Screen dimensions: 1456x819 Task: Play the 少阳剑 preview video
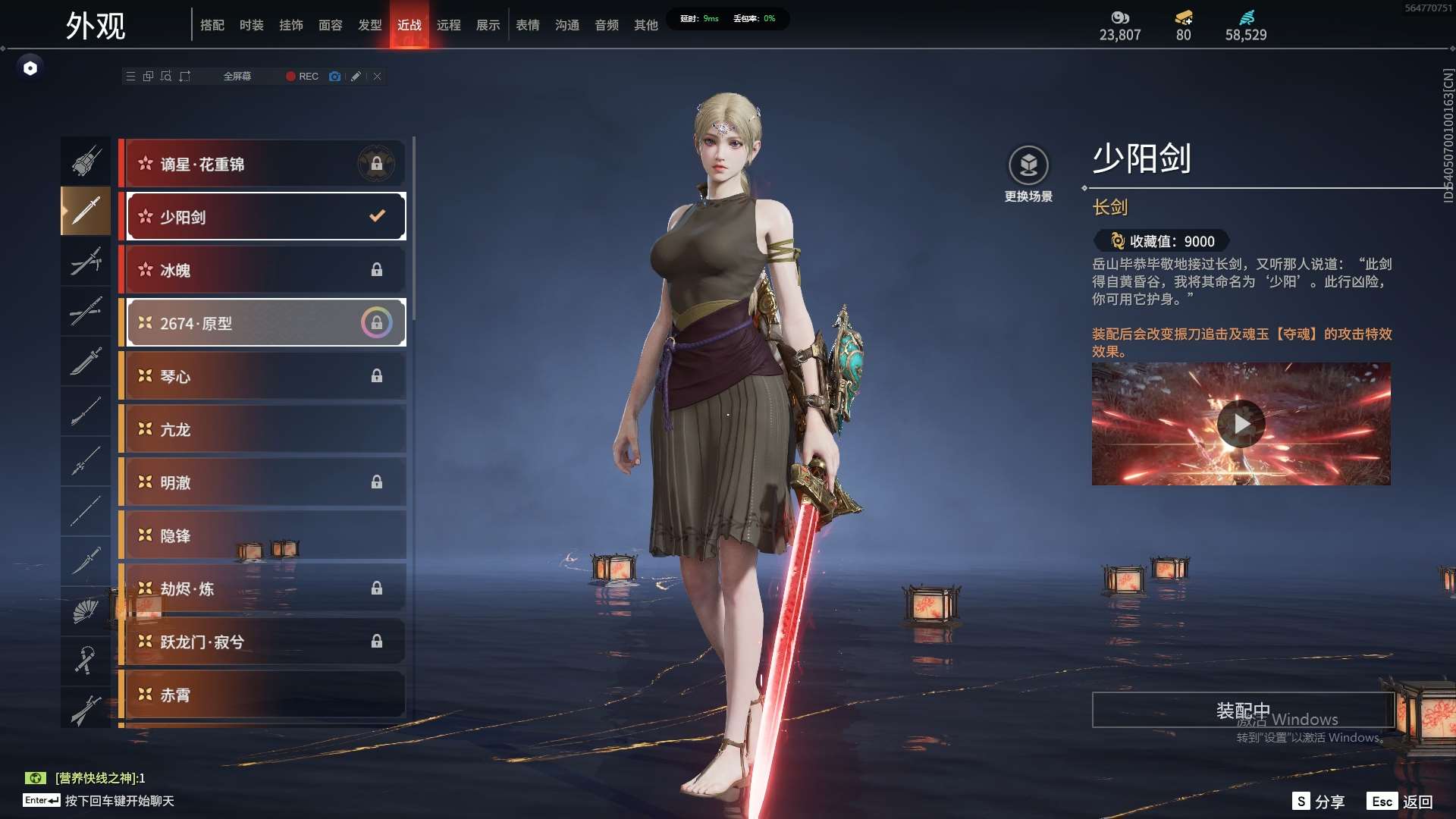pyautogui.click(x=1241, y=423)
